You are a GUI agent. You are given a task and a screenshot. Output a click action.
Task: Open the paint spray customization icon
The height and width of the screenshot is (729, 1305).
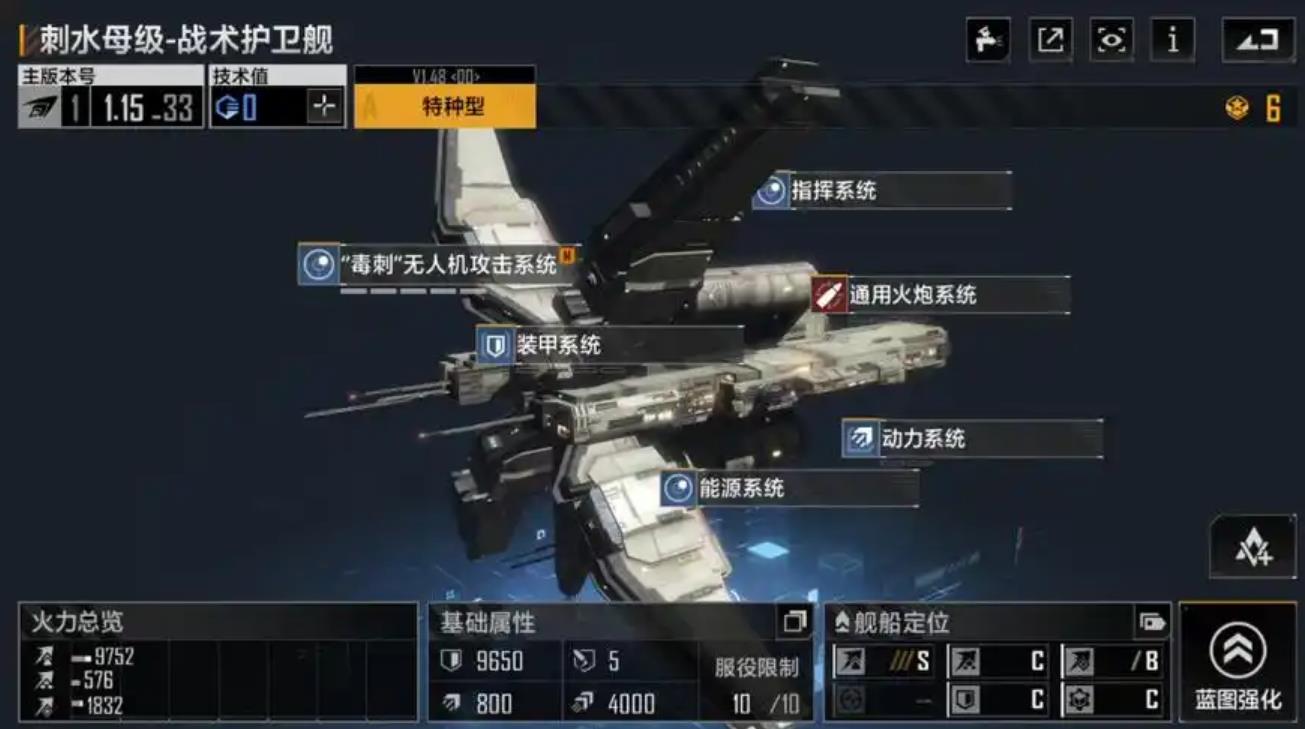989,40
